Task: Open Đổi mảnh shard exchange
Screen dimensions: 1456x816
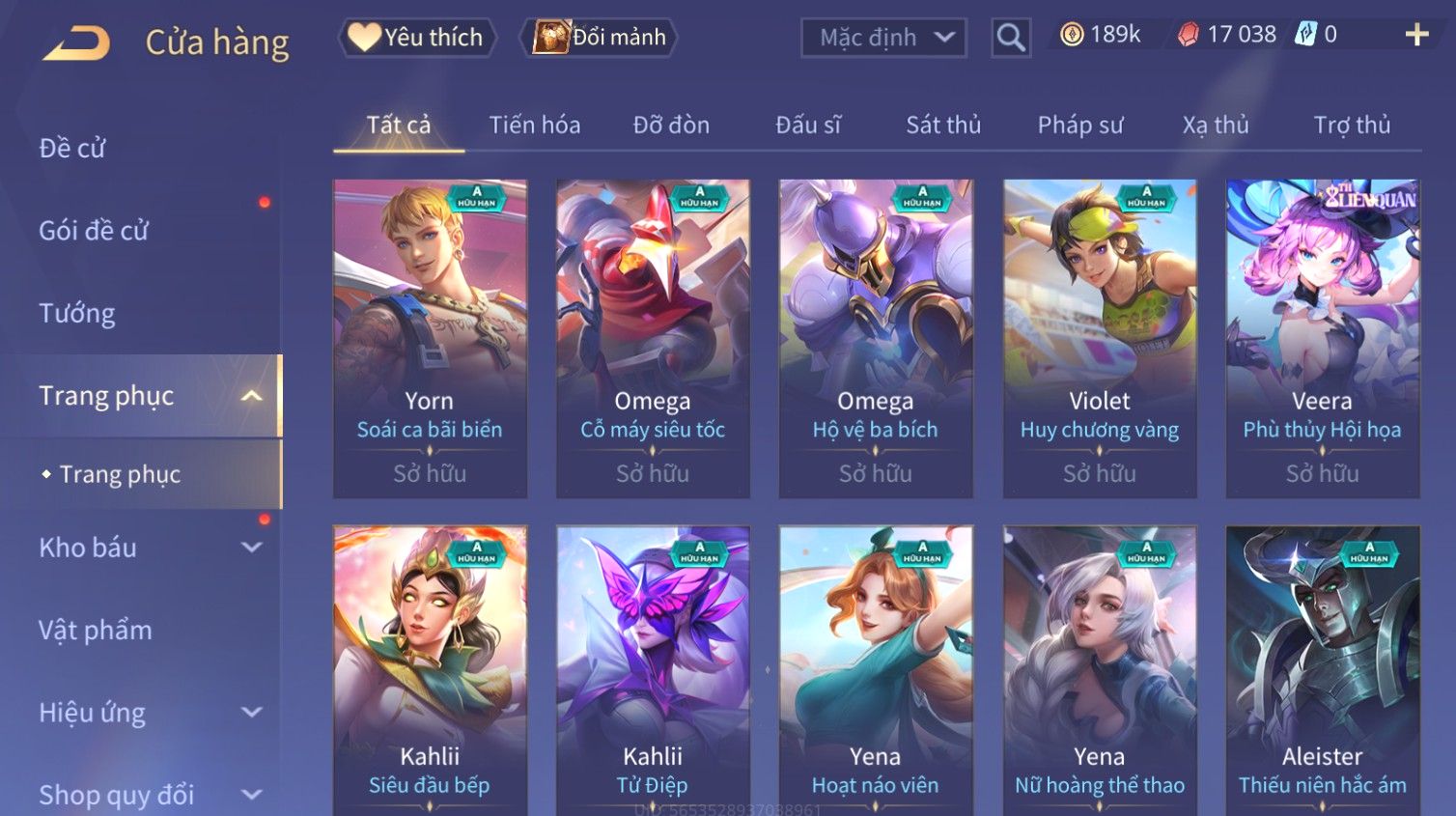Action: pos(600,38)
